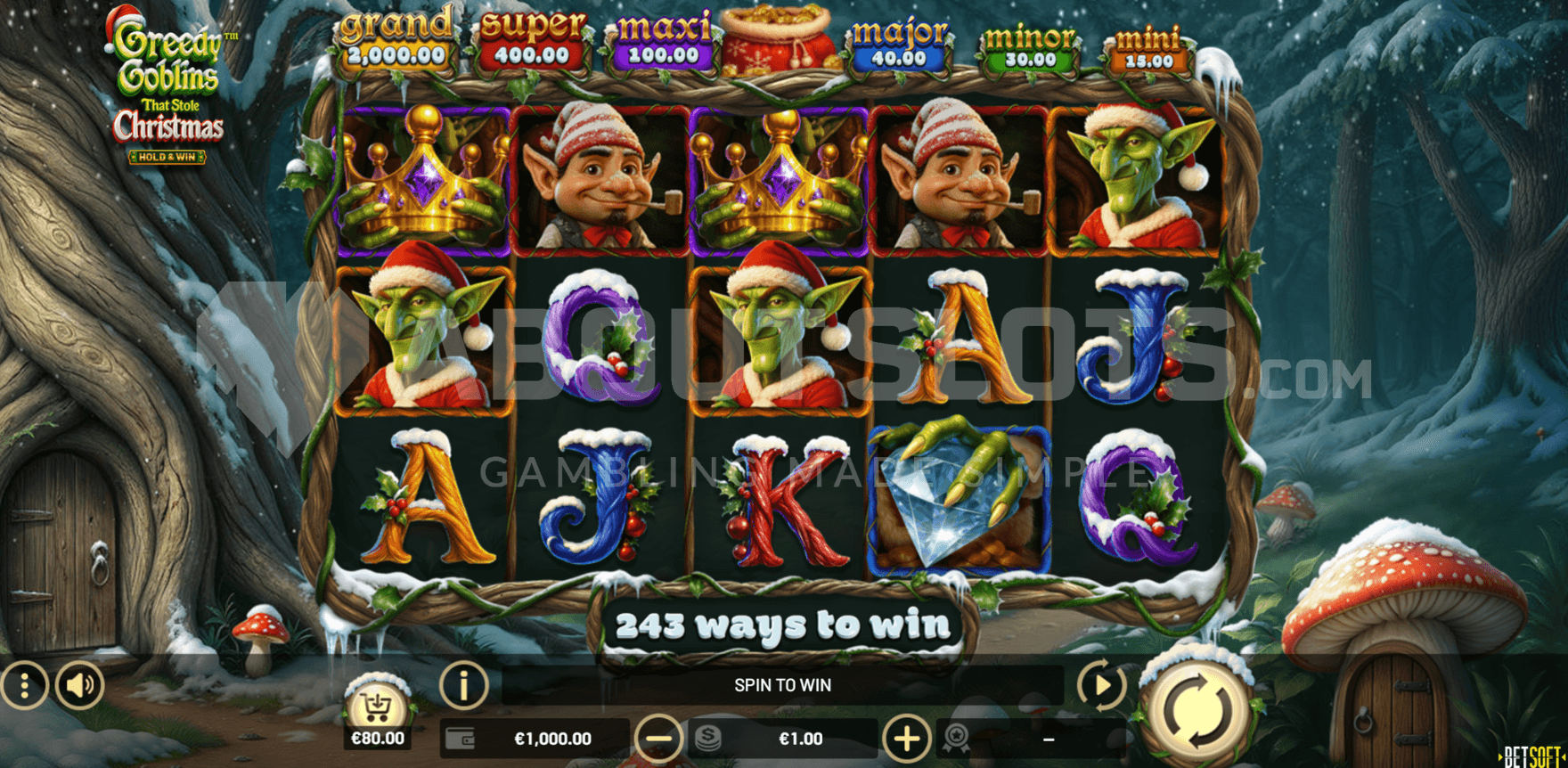Toggle the sound speaker icon
The image size is (1568, 768).
click(x=80, y=685)
